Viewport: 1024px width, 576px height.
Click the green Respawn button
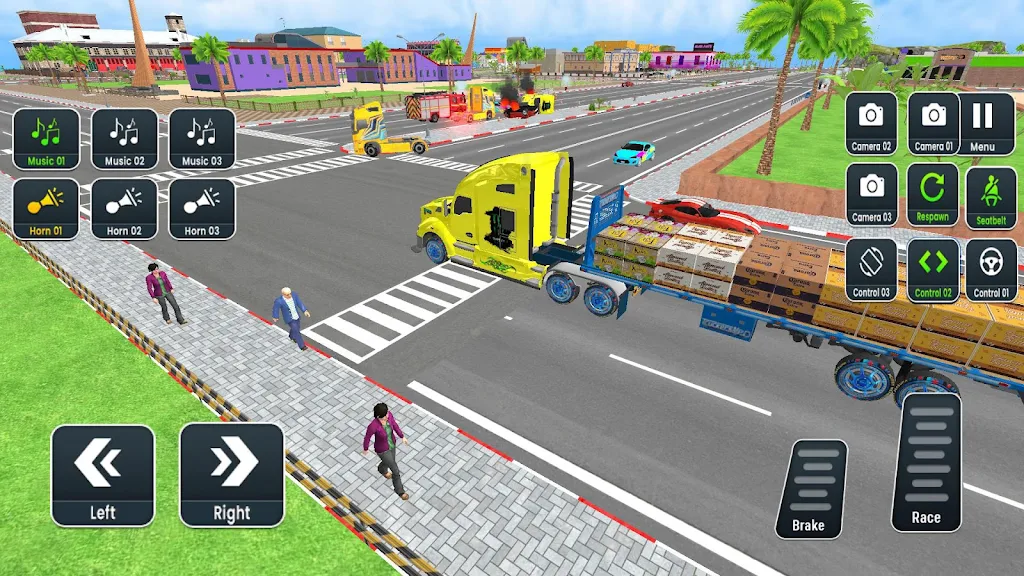click(x=933, y=194)
